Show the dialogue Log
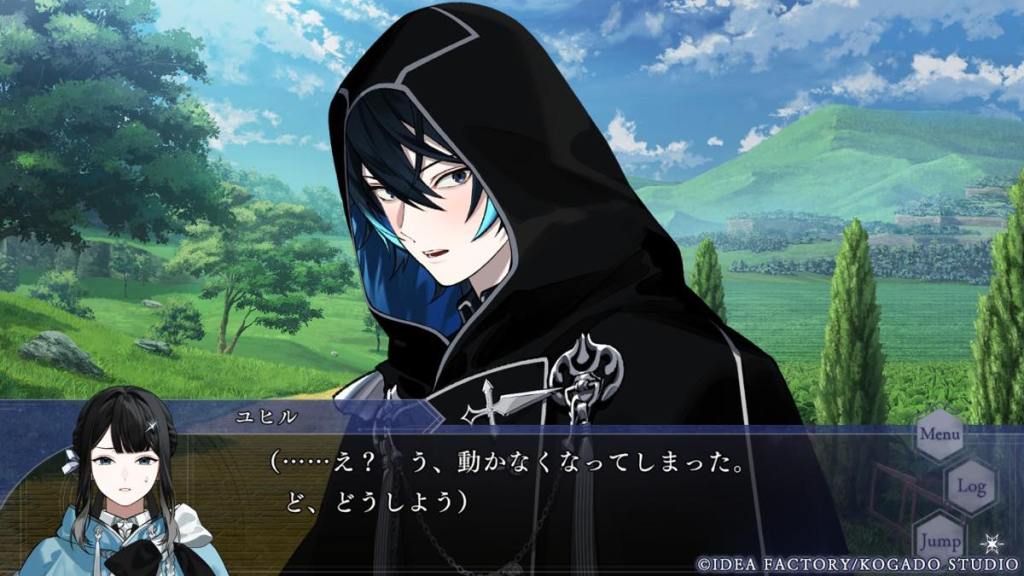This screenshot has height=576, width=1024. (x=971, y=487)
